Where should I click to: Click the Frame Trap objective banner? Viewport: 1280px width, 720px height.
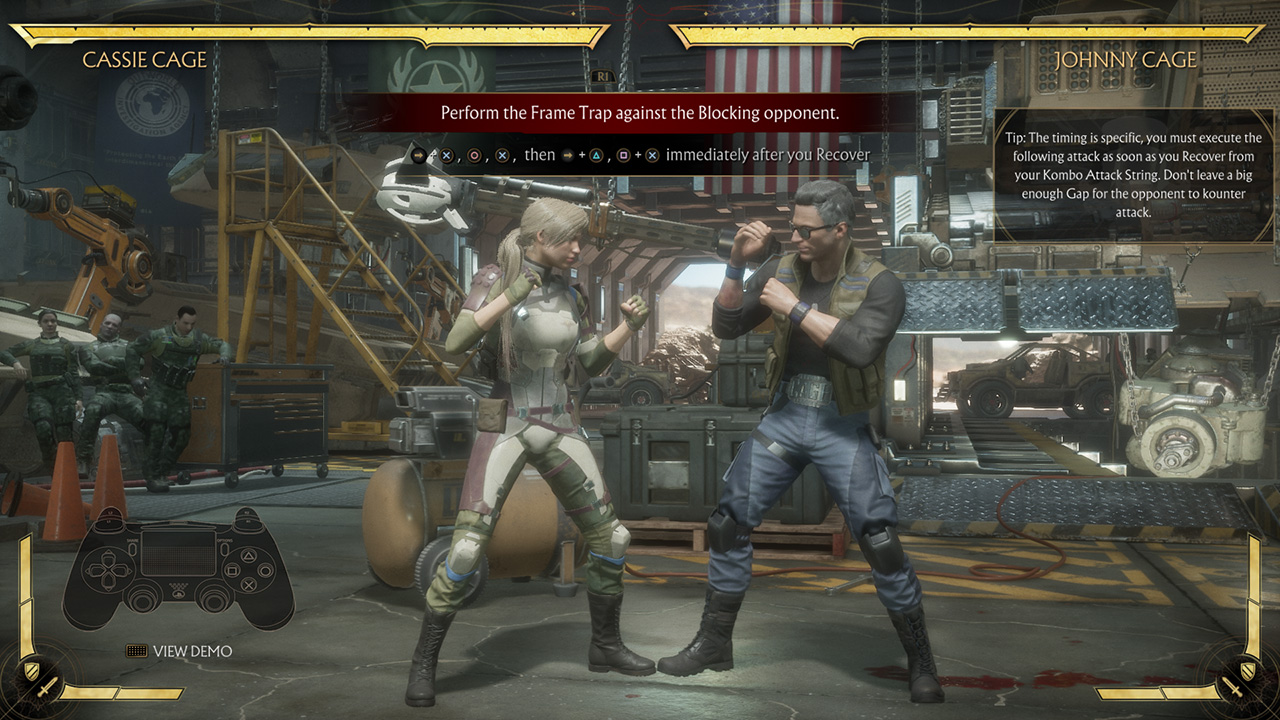coord(640,113)
